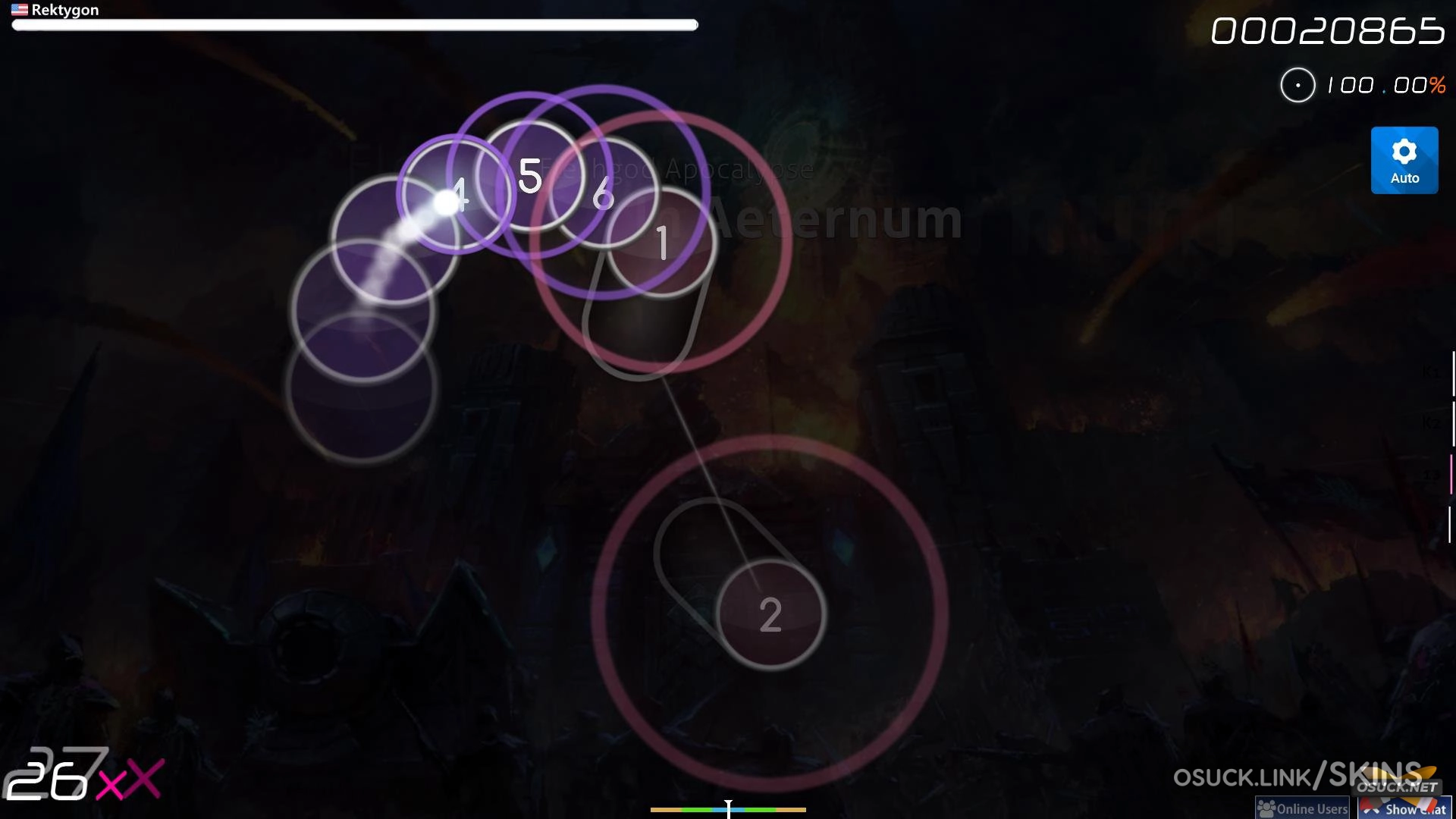The width and height of the screenshot is (1456, 819).
Task: Click the accuracy dial icon near 100.00%
Action: 1298,85
